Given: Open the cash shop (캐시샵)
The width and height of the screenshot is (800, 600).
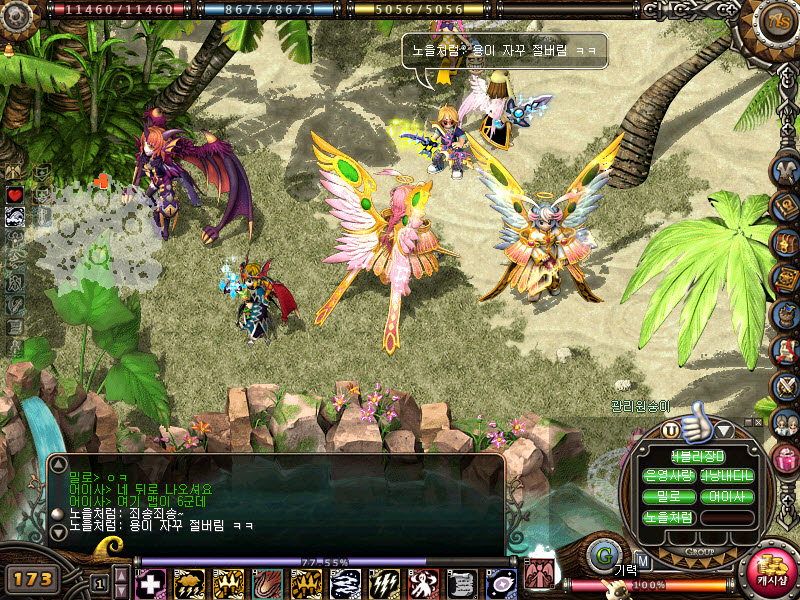Looking at the screenshot, I should click(x=771, y=574).
